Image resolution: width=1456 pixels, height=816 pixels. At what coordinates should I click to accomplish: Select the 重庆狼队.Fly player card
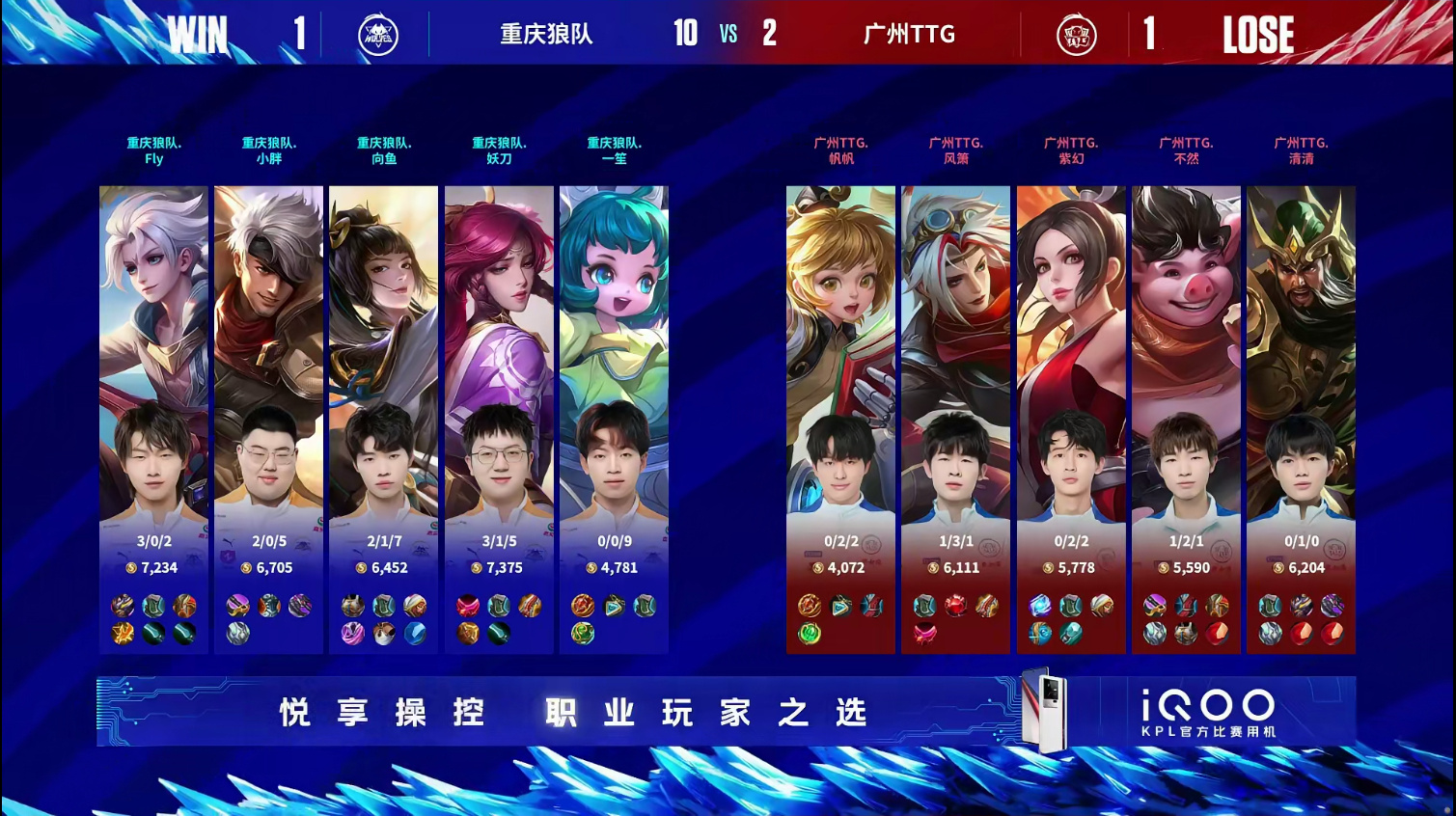[153, 420]
